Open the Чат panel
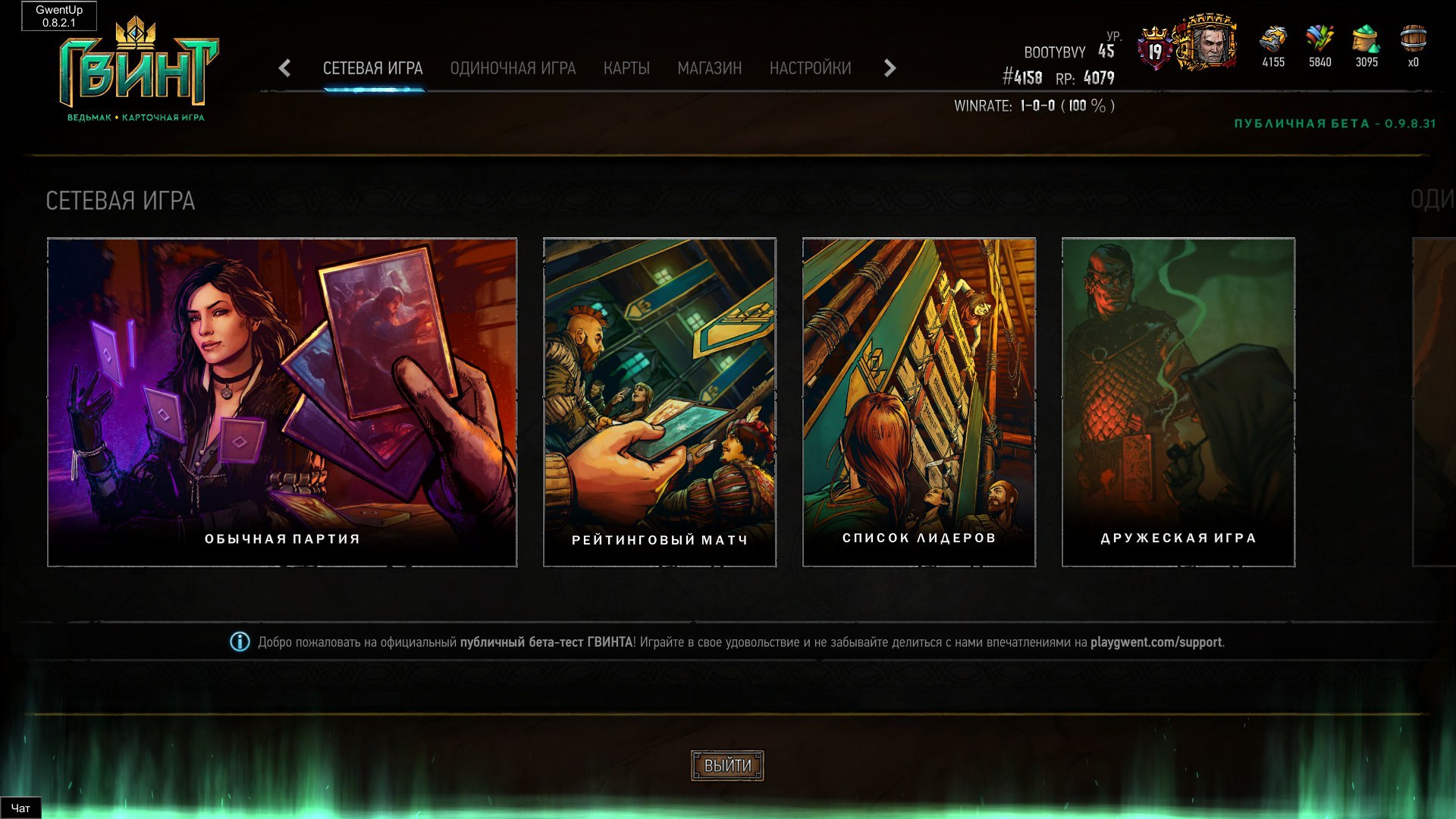1456x819 pixels. (20, 808)
